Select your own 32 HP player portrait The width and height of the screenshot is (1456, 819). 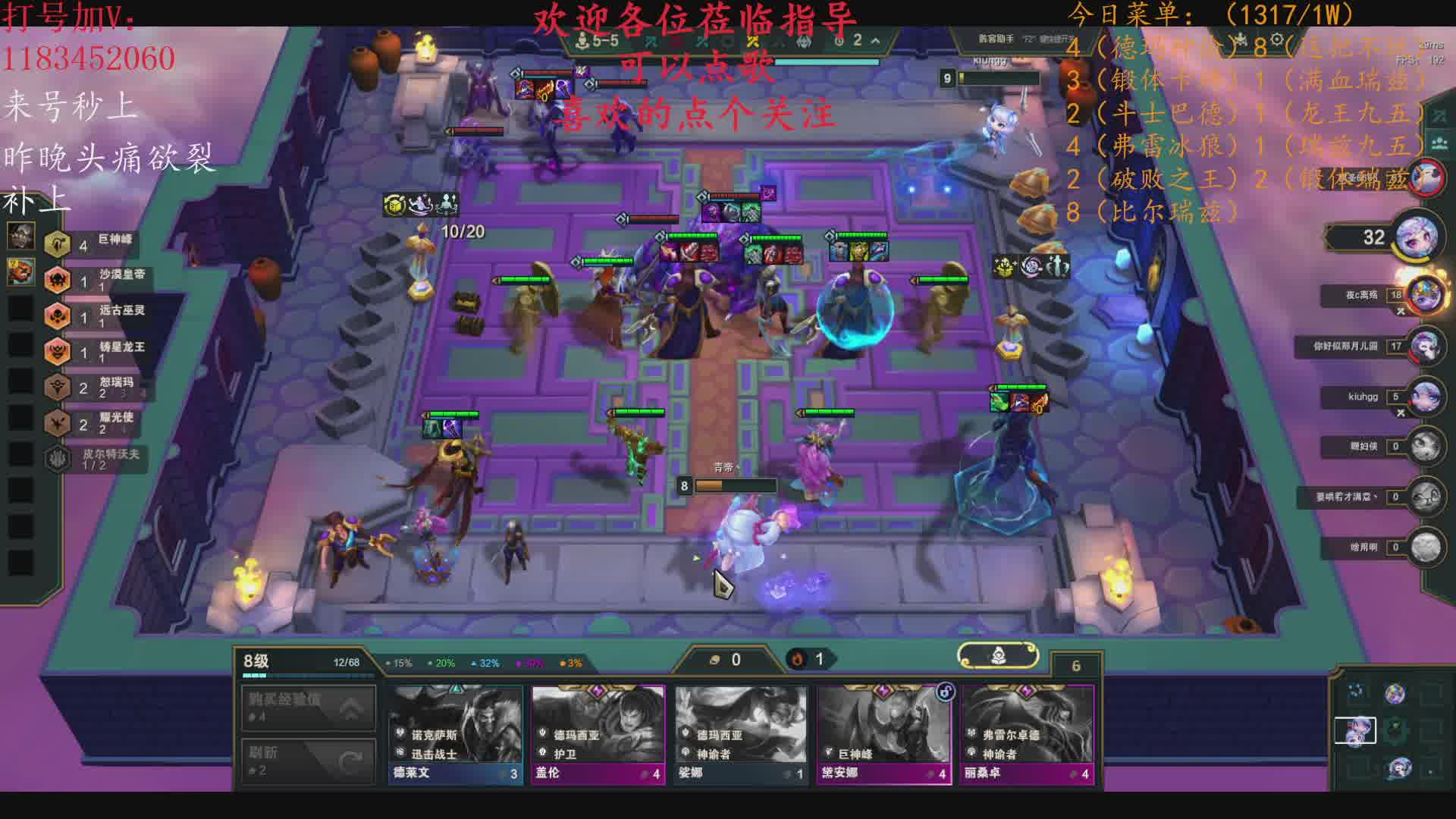coord(1417,237)
